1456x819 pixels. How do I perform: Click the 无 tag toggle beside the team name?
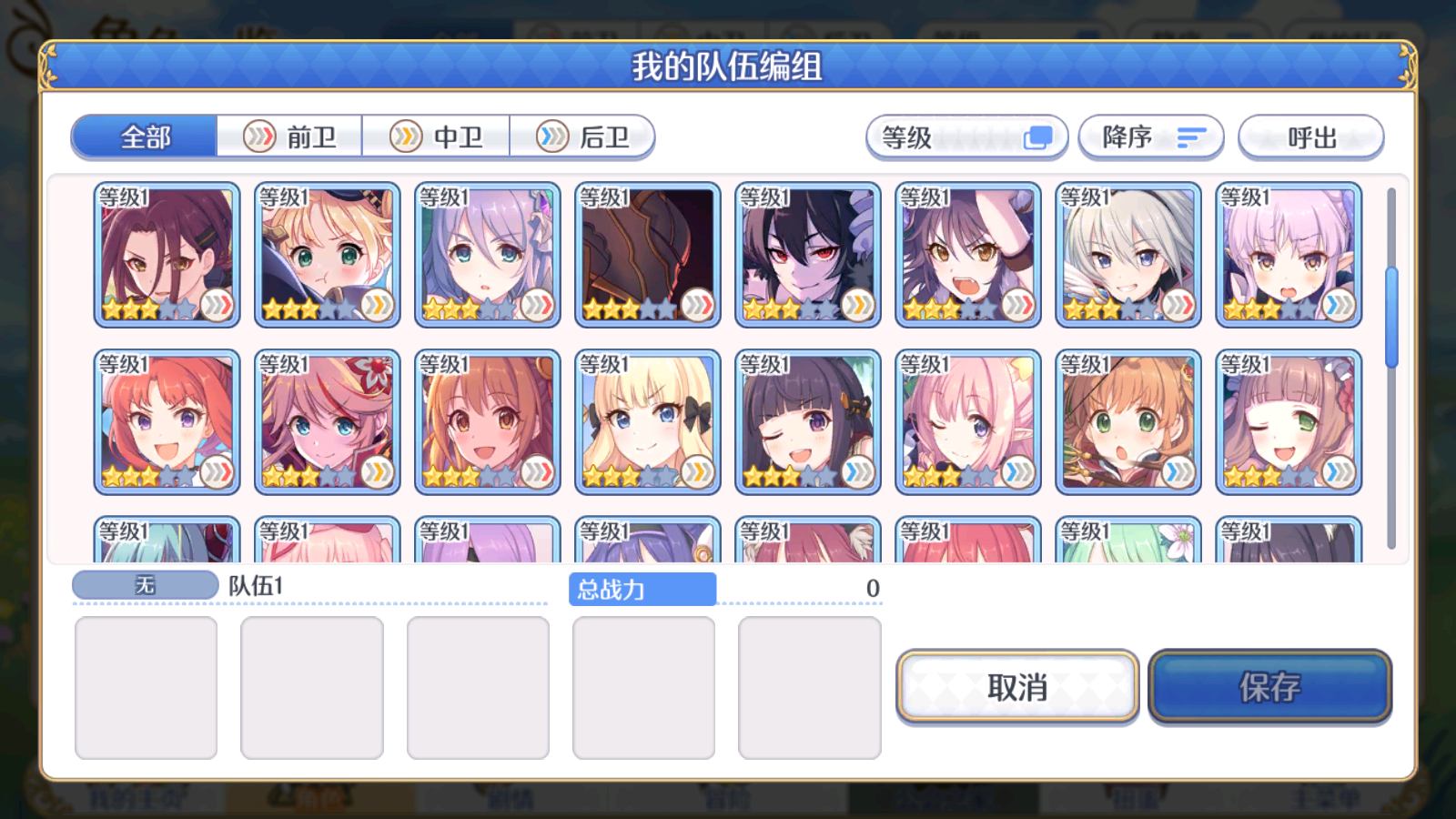click(x=146, y=585)
